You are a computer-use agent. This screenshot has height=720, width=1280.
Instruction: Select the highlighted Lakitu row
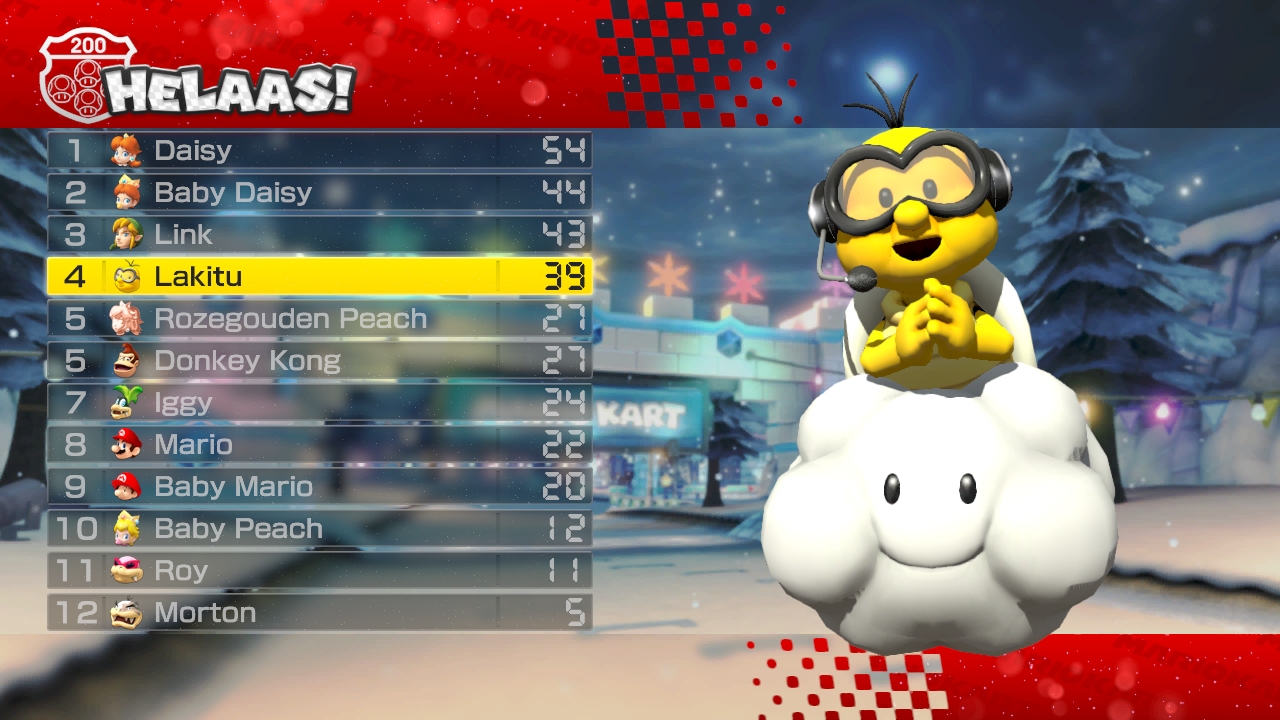pos(320,276)
